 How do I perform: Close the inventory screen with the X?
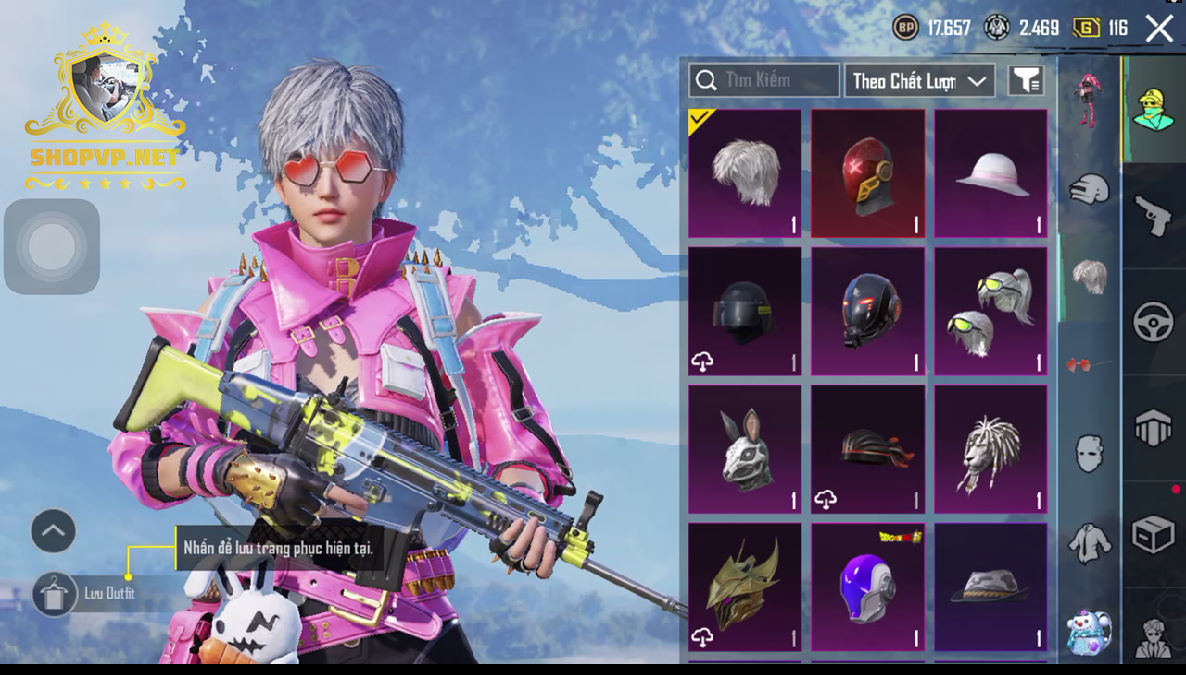[x=1159, y=28]
